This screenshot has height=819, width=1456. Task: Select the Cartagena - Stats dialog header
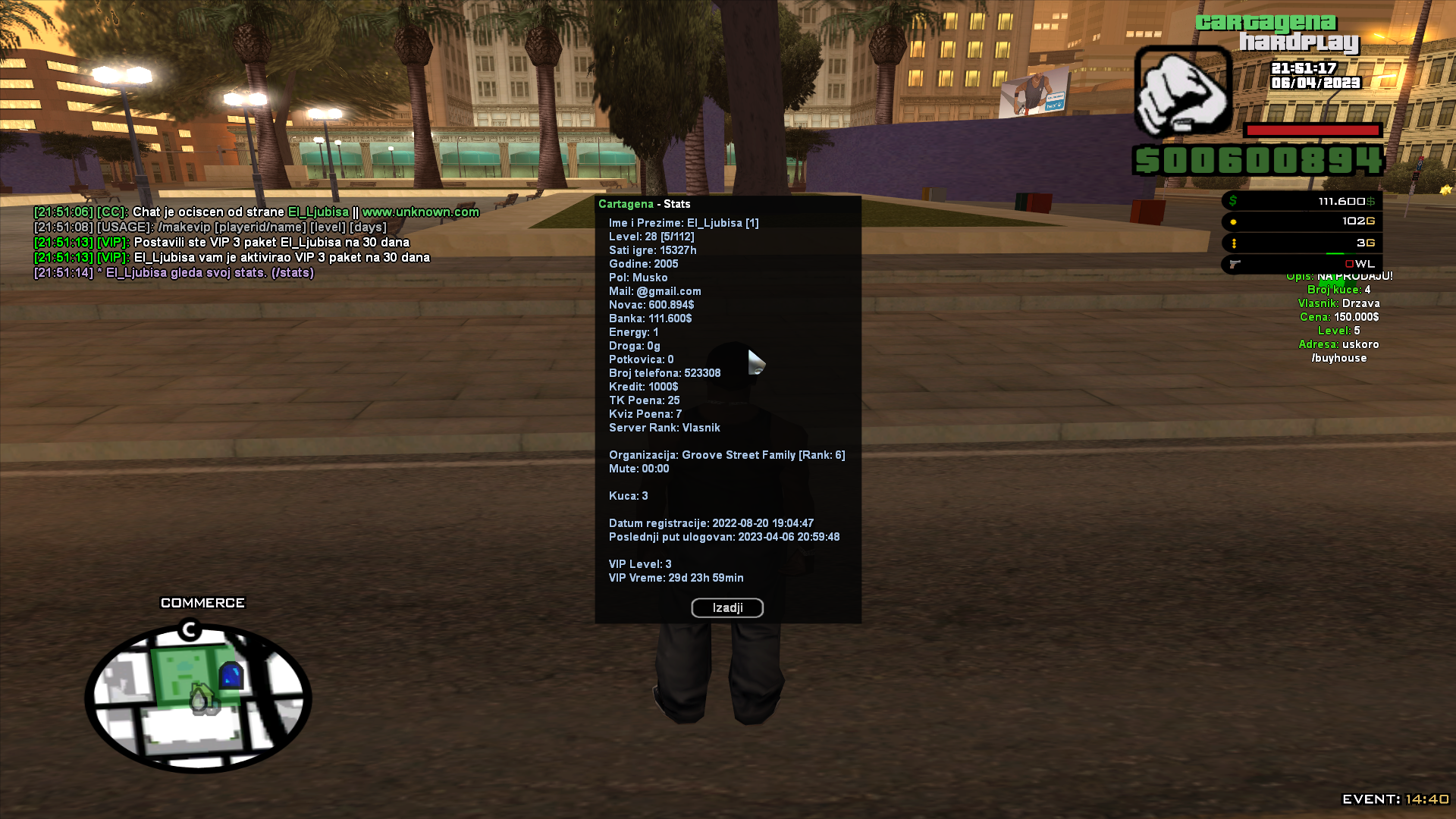pyautogui.click(x=645, y=203)
